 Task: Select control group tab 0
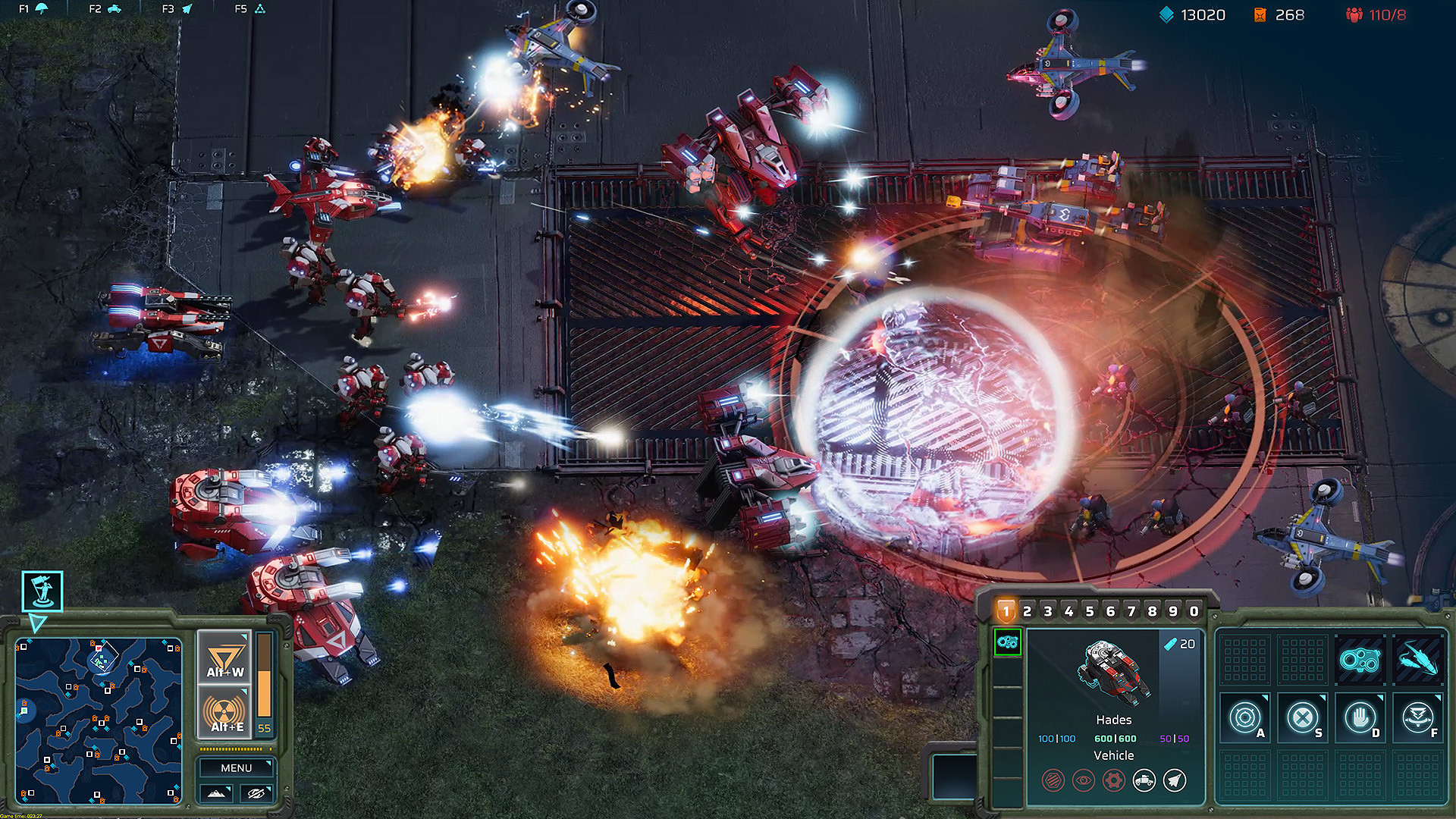1194,610
